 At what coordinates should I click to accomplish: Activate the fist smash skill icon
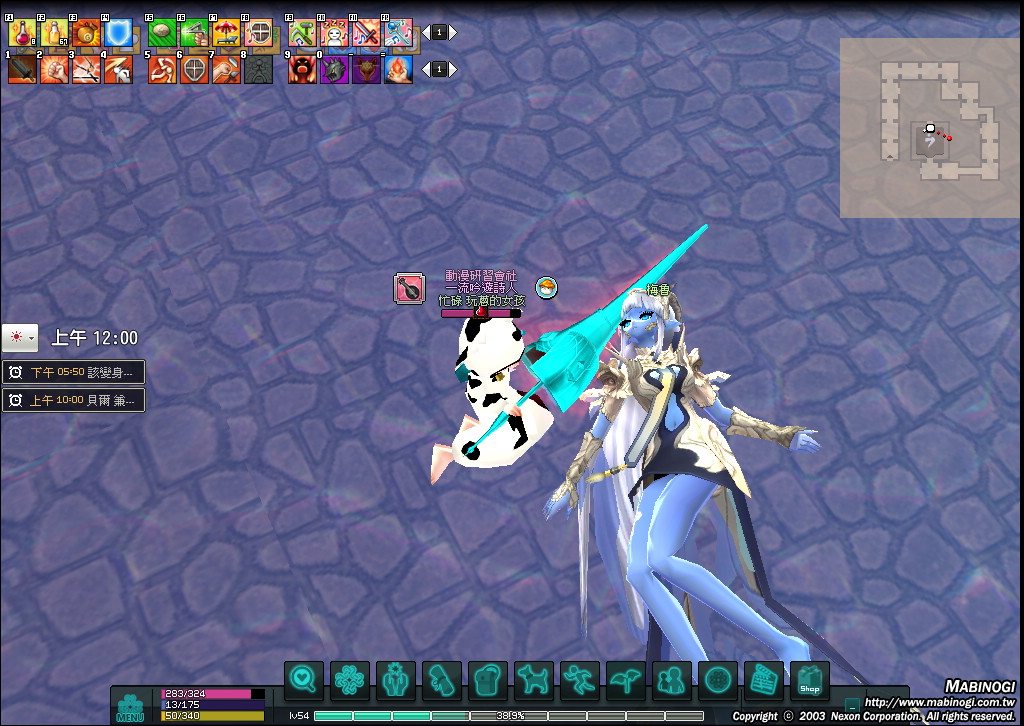pyautogui.click(x=54, y=69)
